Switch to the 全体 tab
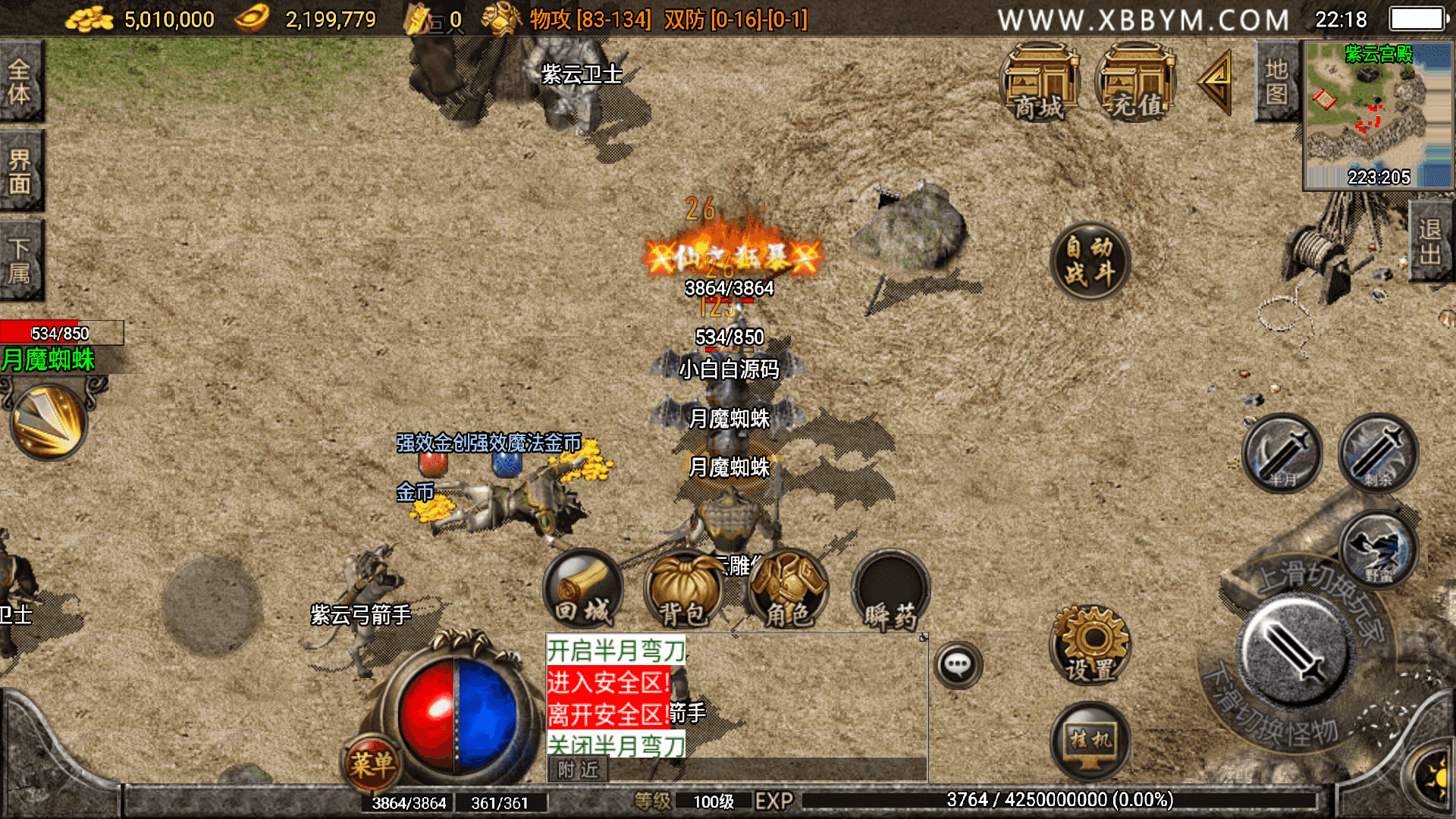 pyautogui.click(x=20, y=82)
